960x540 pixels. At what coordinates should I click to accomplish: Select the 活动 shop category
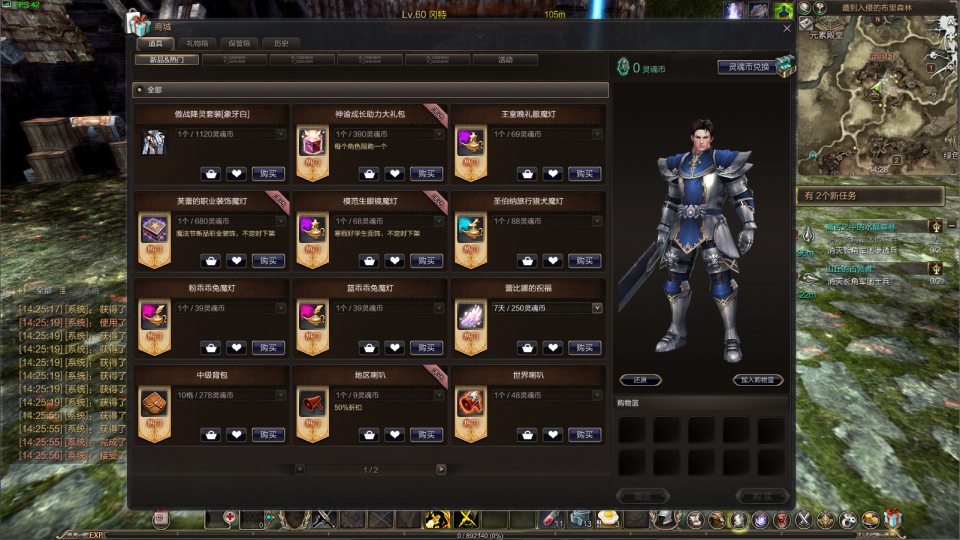pyautogui.click(x=505, y=60)
